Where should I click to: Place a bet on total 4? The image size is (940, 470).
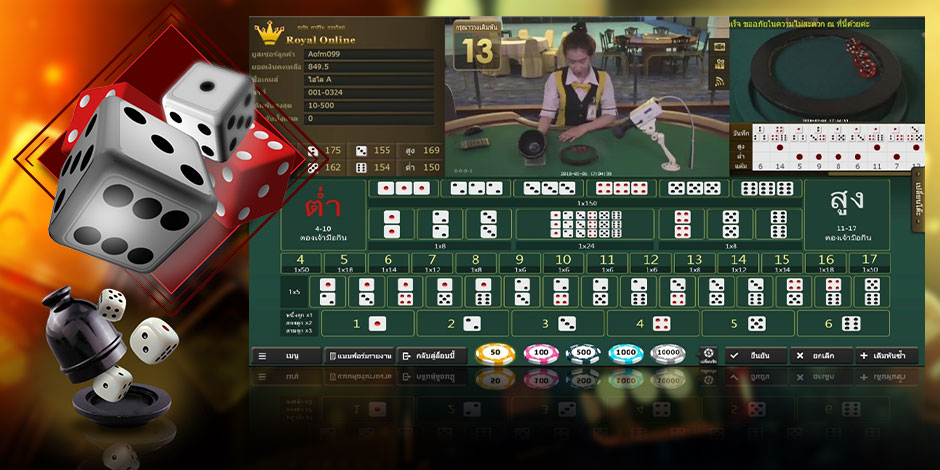click(x=301, y=263)
